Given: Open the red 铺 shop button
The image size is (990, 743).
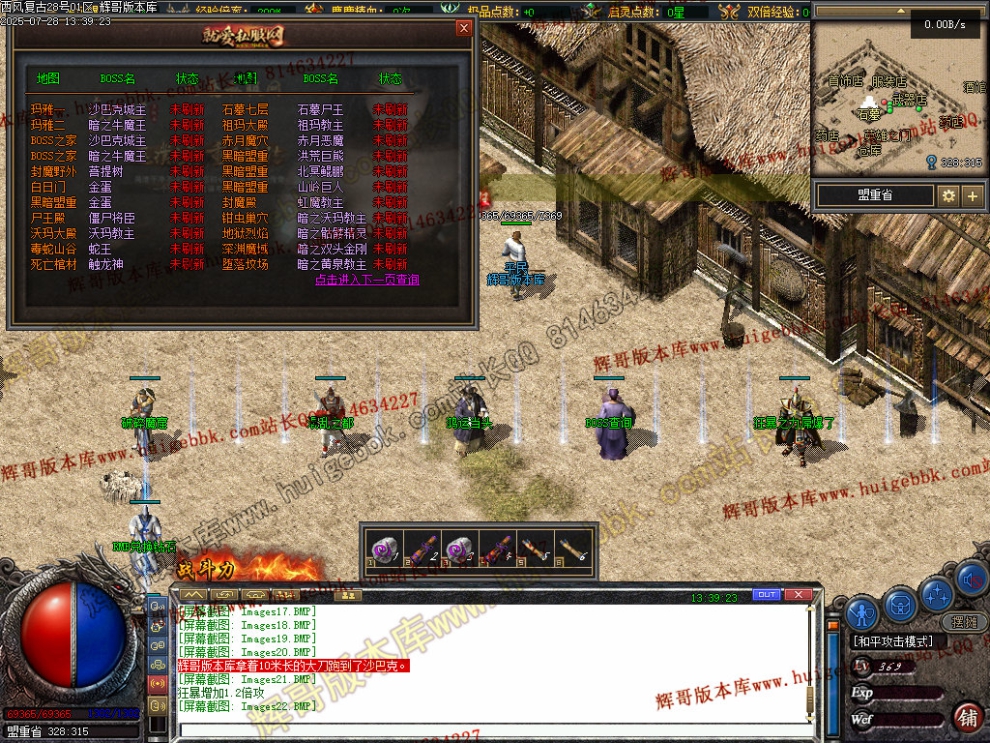Looking at the screenshot, I should [967, 716].
